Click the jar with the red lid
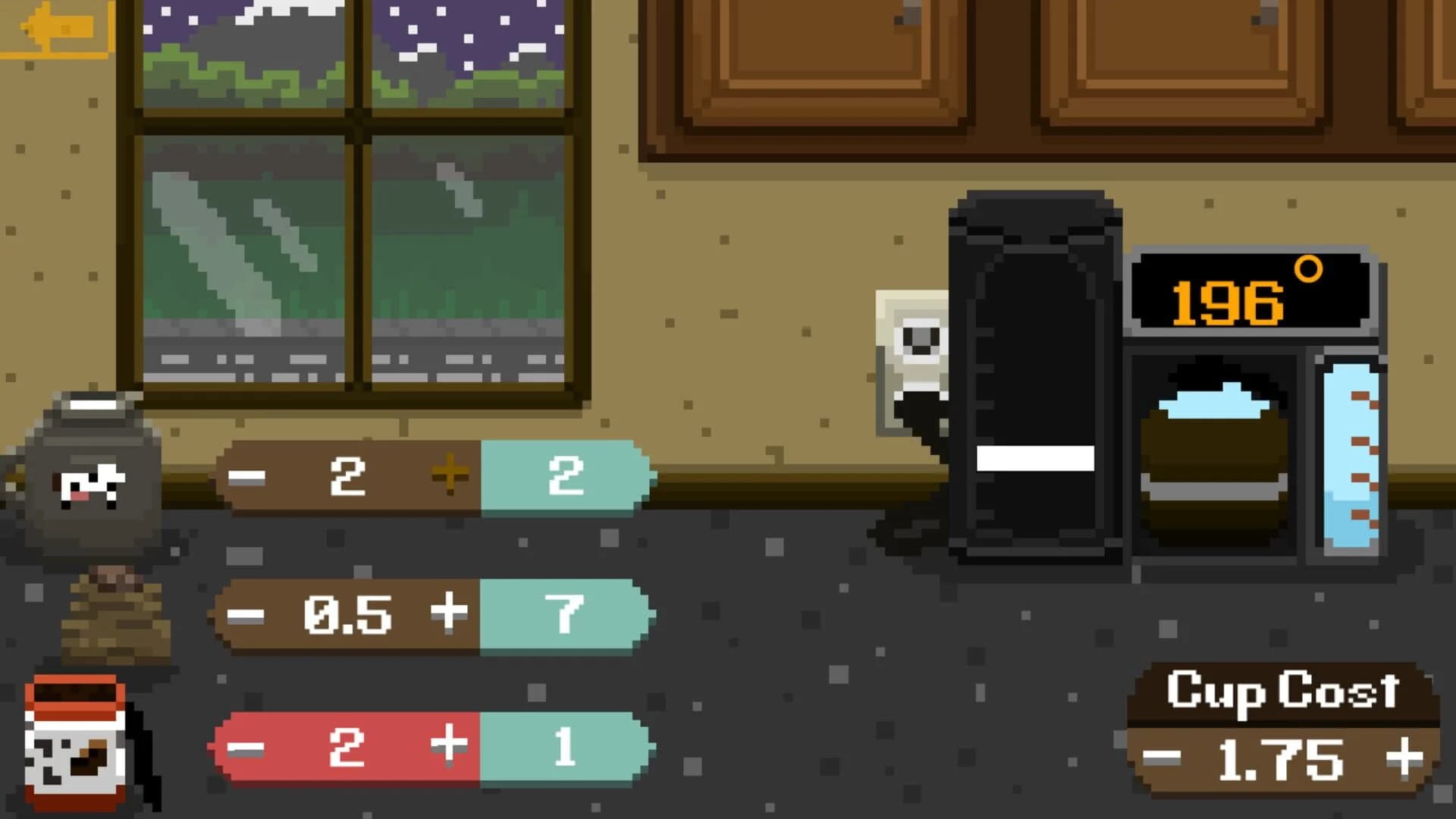This screenshot has width=1456, height=819. click(x=76, y=743)
